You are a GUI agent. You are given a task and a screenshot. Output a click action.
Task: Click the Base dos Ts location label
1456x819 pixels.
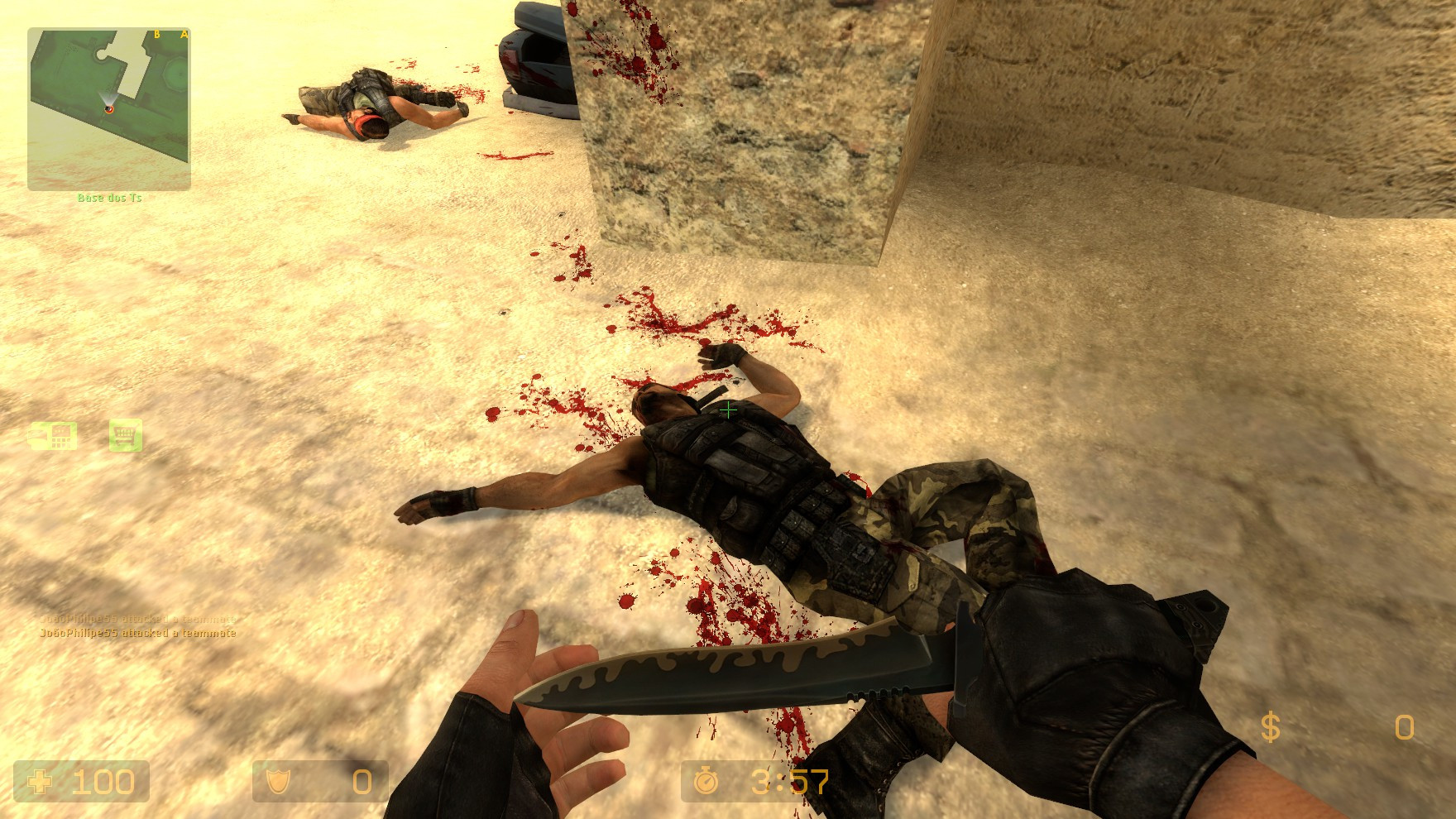[x=108, y=198]
